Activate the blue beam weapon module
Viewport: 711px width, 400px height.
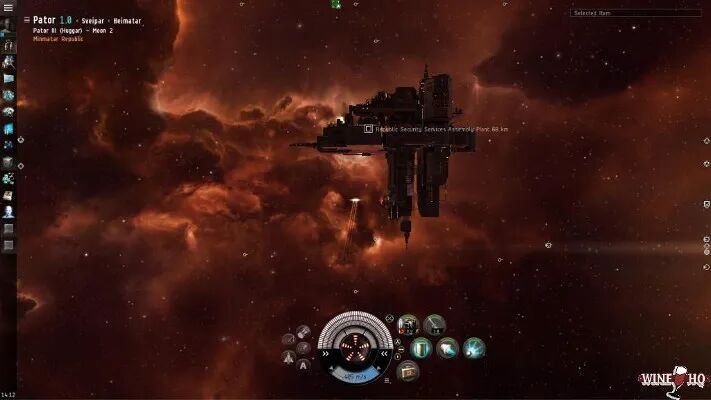coord(473,348)
